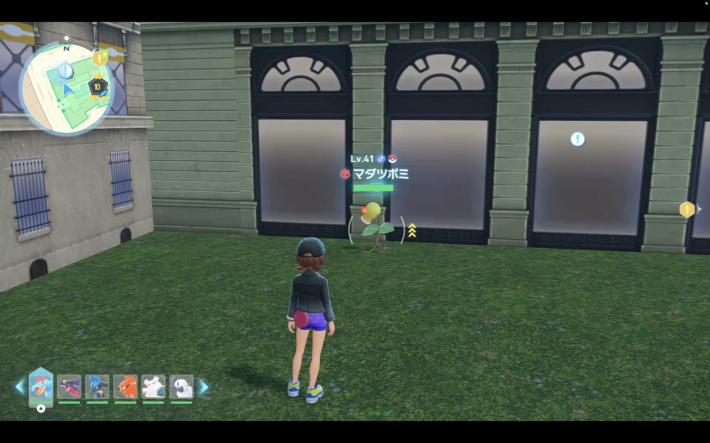
Task: Pick the white furry Pokémon party slot
Action: 153,386
